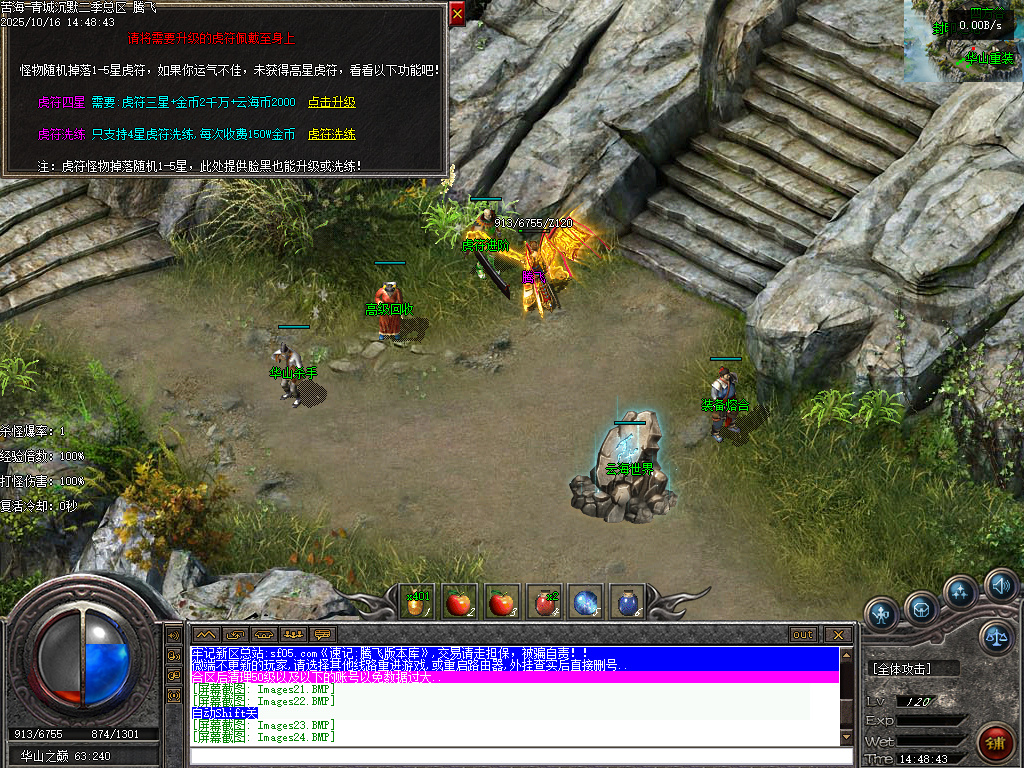The height and width of the screenshot is (768, 1024).
Task: Select the first chat channel tab button
Action: (205, 635)
